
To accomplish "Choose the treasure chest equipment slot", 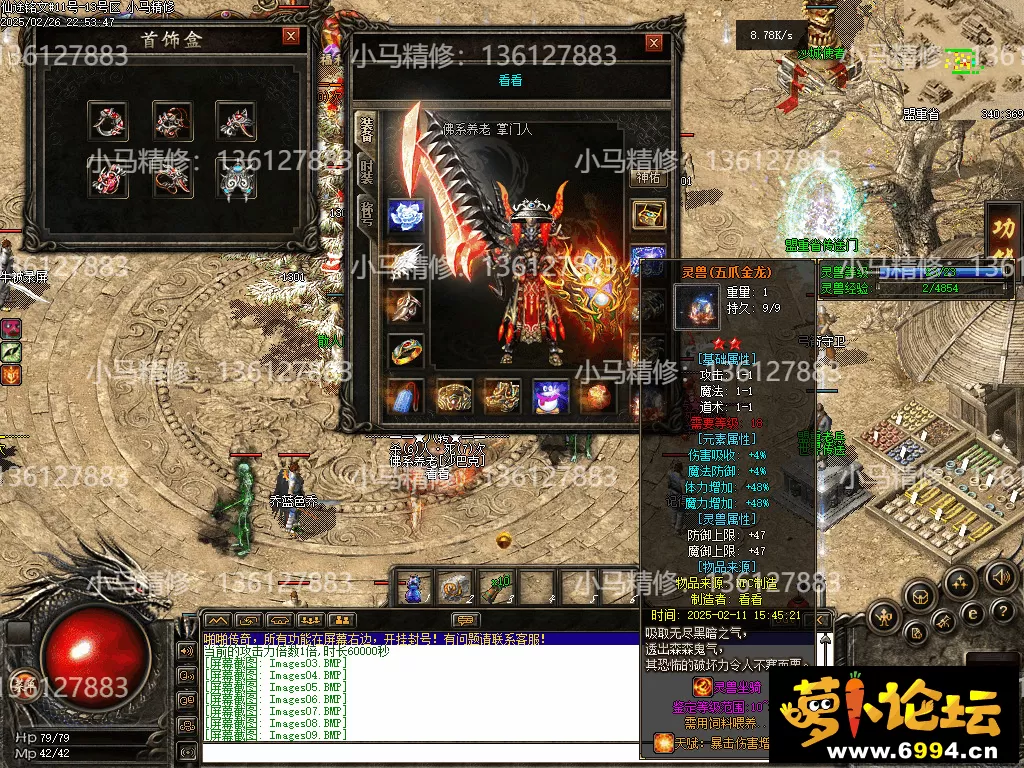I will pyautogui.click(x=649, y=215).
